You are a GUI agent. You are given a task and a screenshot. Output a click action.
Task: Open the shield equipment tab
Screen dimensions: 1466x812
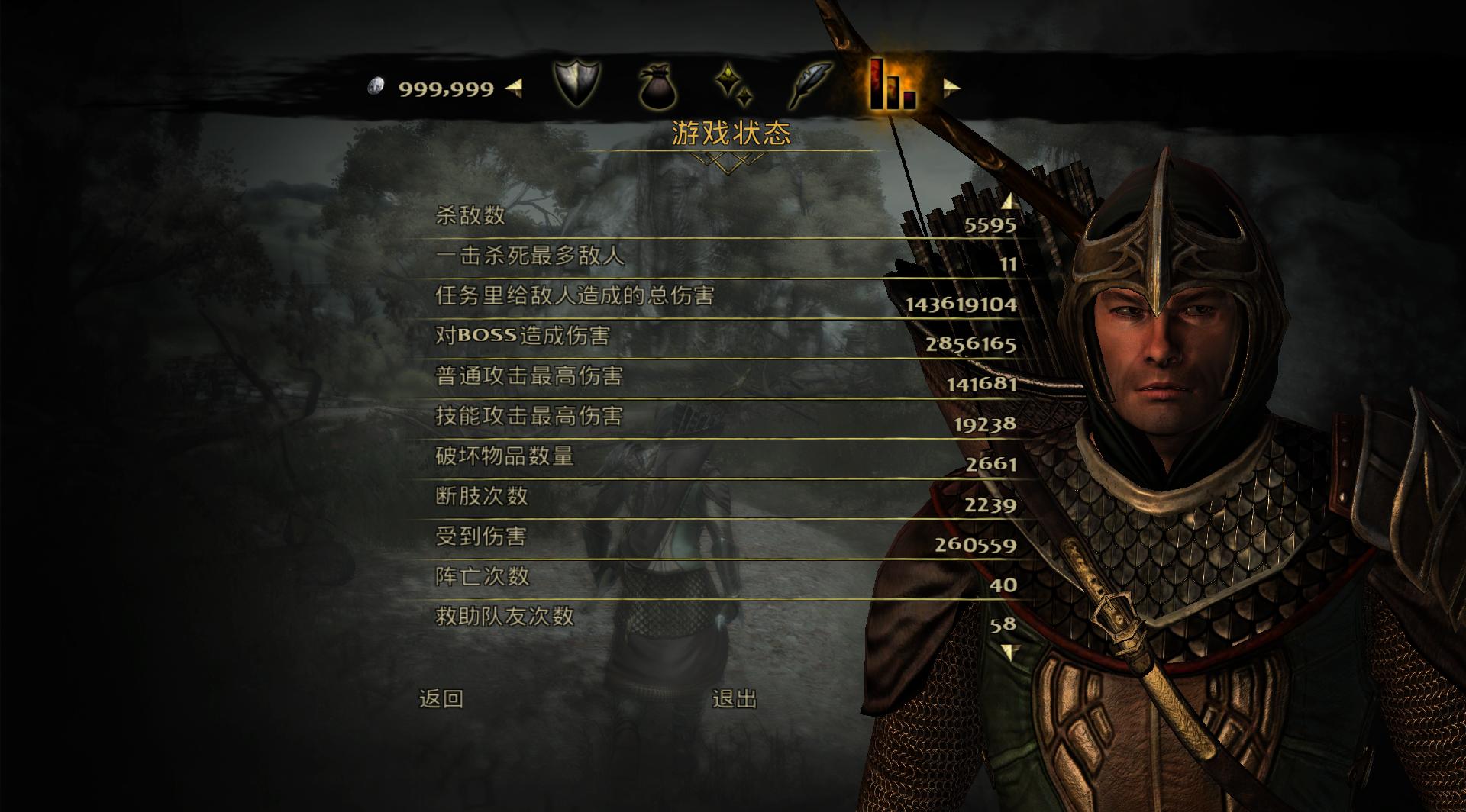pyautogui.click(x=576, y=84)
